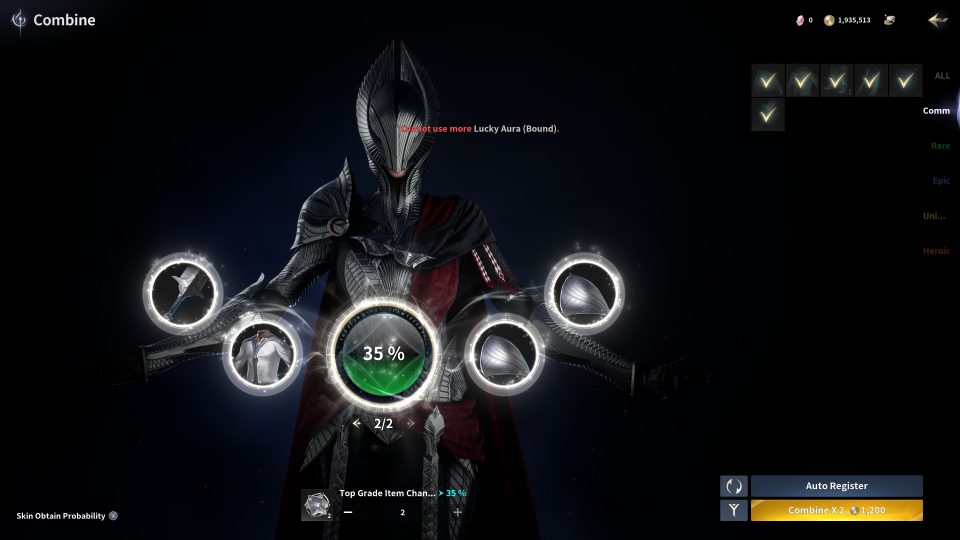The height and width of the screenshot is (540, 960).
Task: Select the blade weapon skin slot
Action: tap(183, 292)
